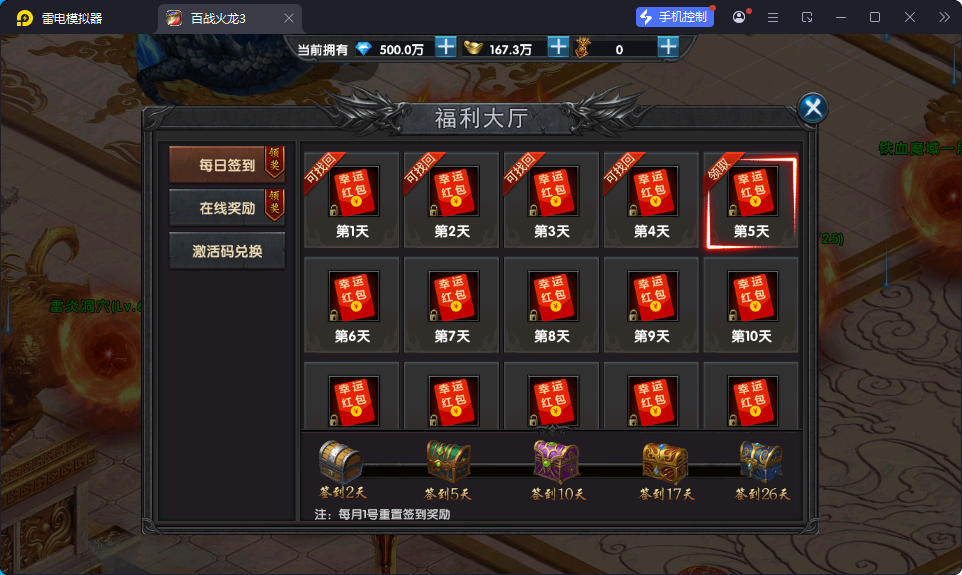Screen dimensions: 962x575
Task: Select the 第3天 red packet tile
Action: (x=552, y=200)
